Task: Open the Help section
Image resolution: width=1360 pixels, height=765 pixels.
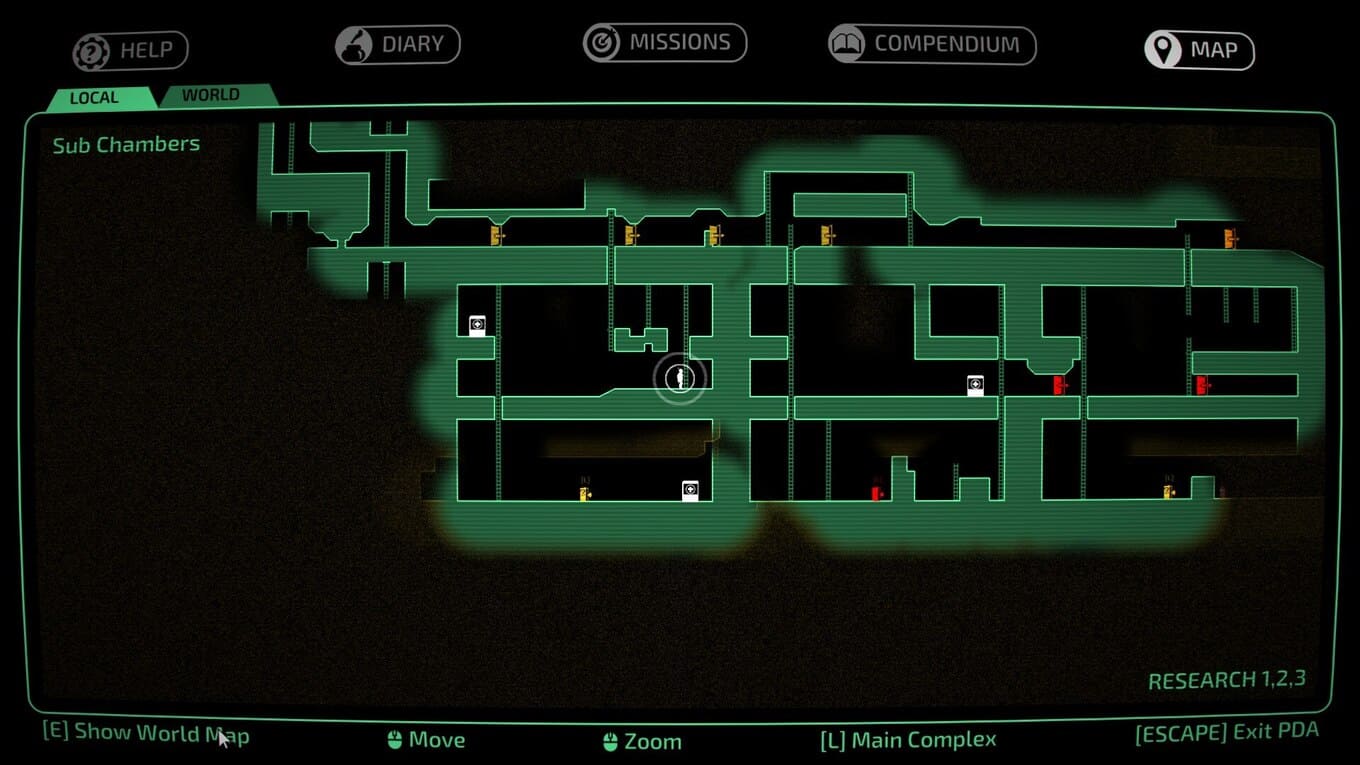Action: click(x=130, y=50)
